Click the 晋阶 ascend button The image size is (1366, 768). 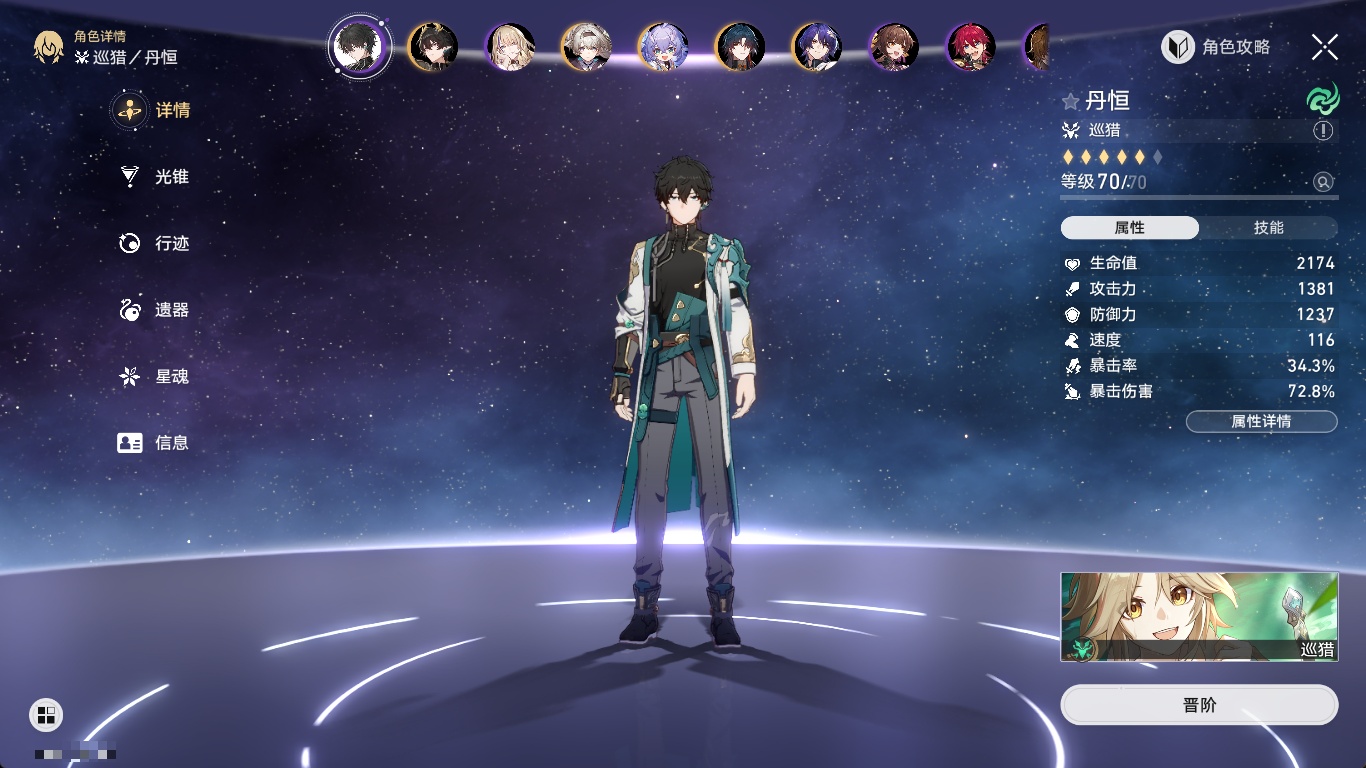point(1199,705)
